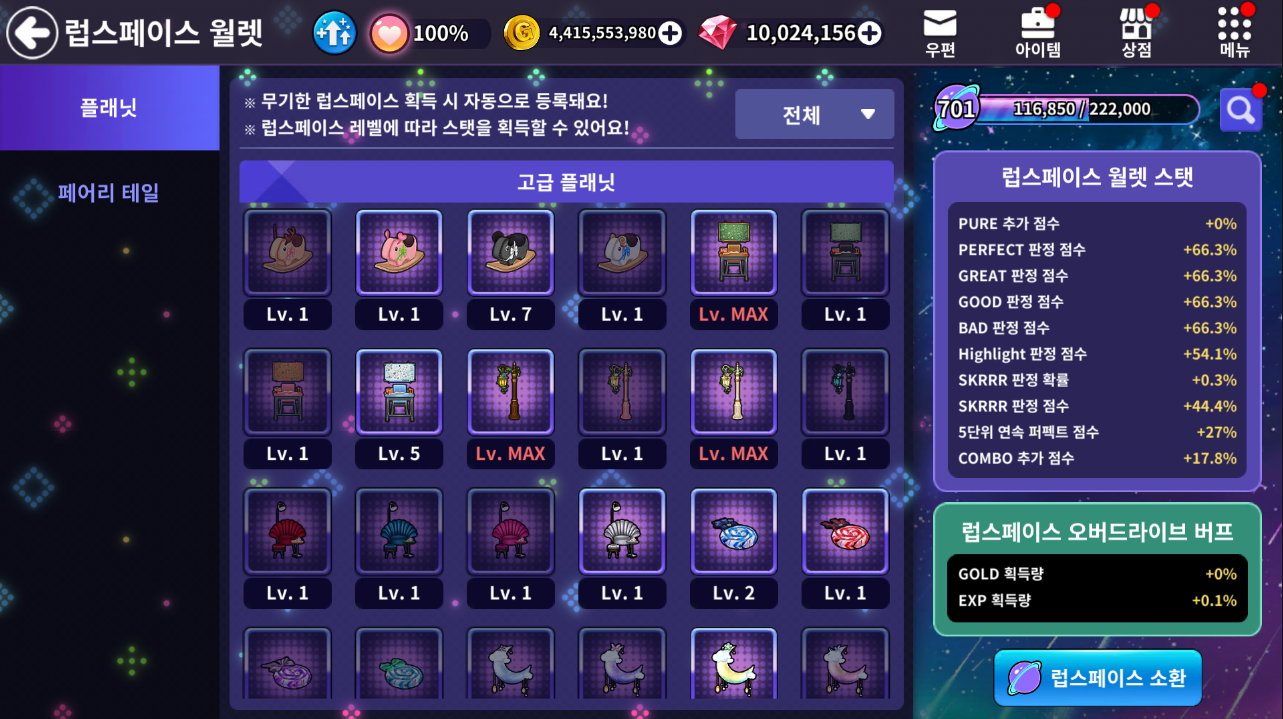
Task: Open the 아이템 inventory
Action: click(x=1037, y=32)
